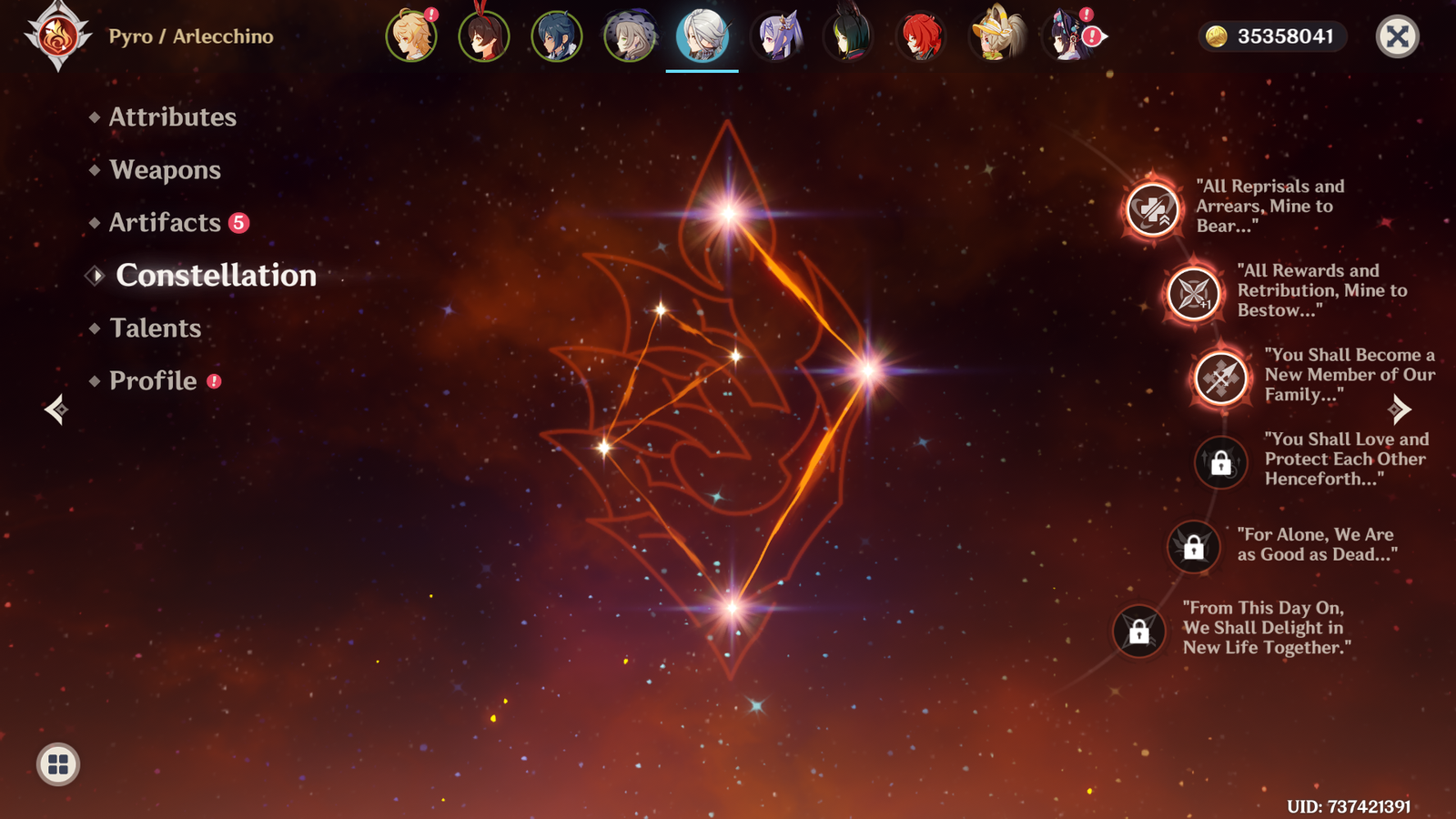
Task: Open the Artifacts section
Action: 165,223
